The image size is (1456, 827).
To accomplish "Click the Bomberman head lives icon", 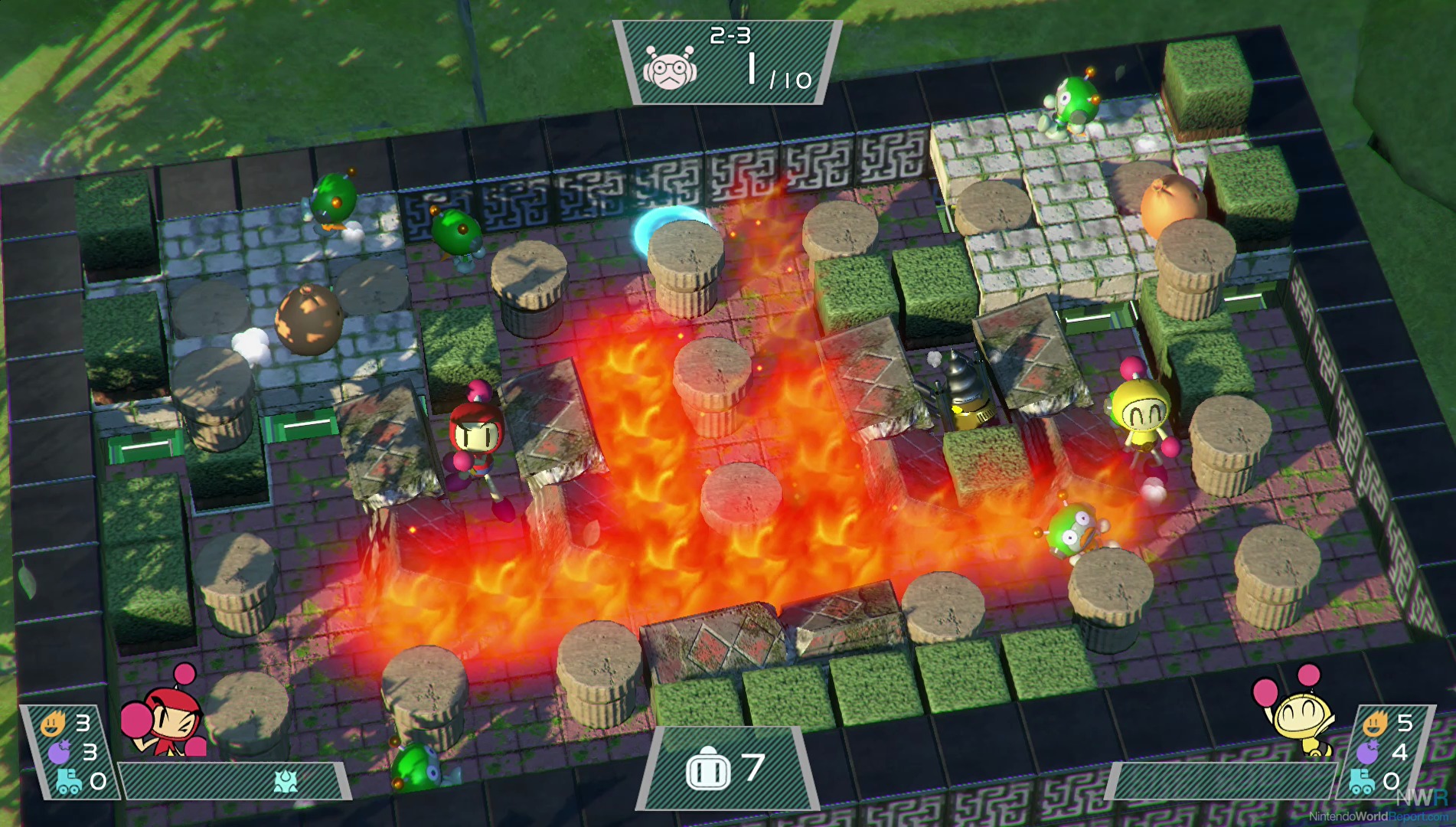I will coord(707,769).
